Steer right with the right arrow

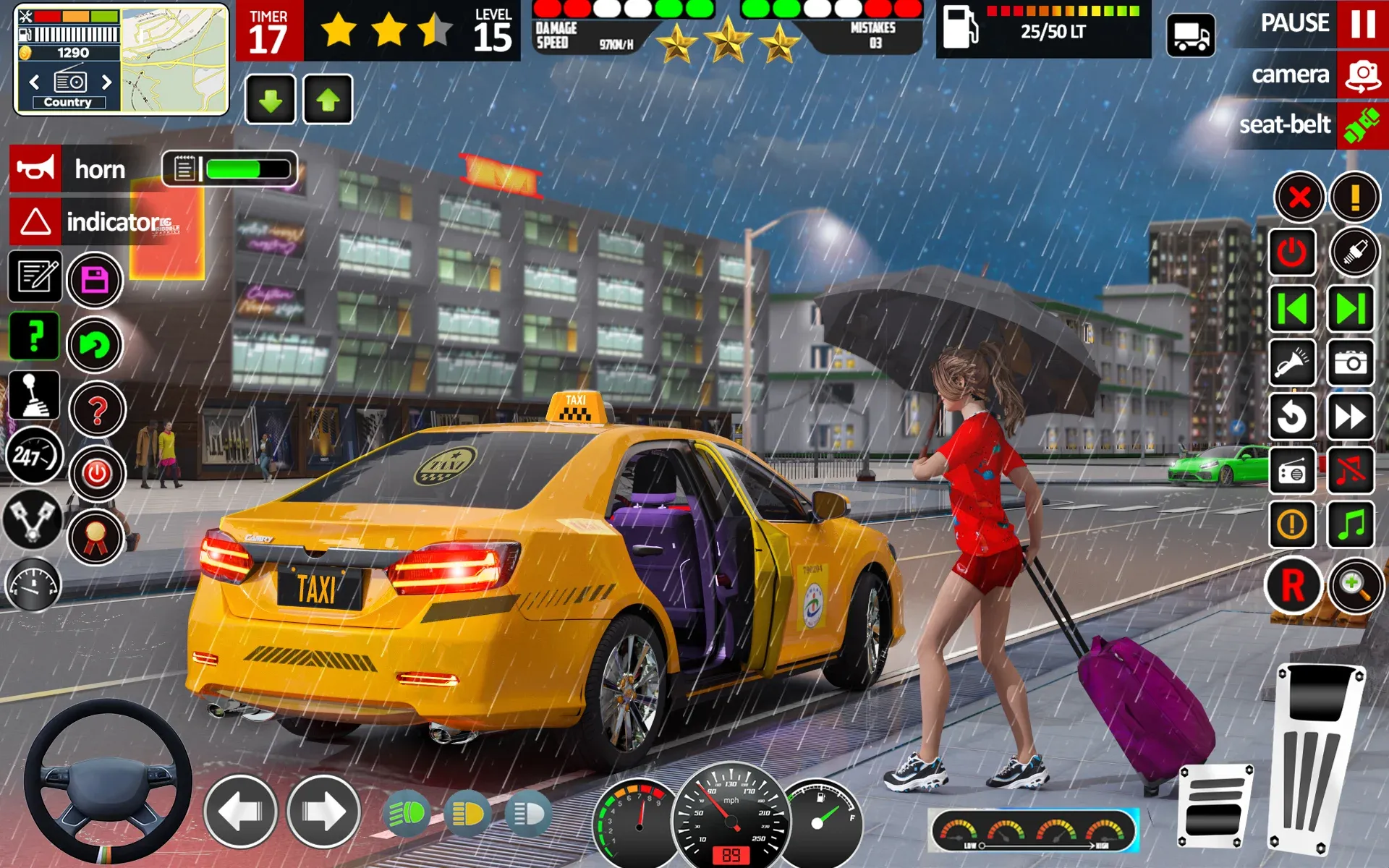click(323, 812)
